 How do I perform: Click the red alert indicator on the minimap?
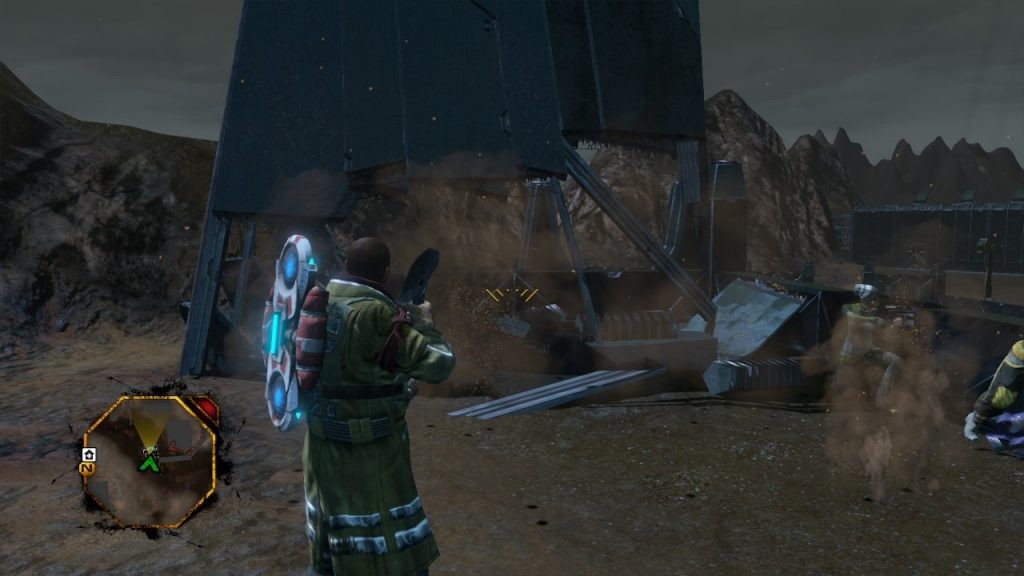tap(203, 410)
